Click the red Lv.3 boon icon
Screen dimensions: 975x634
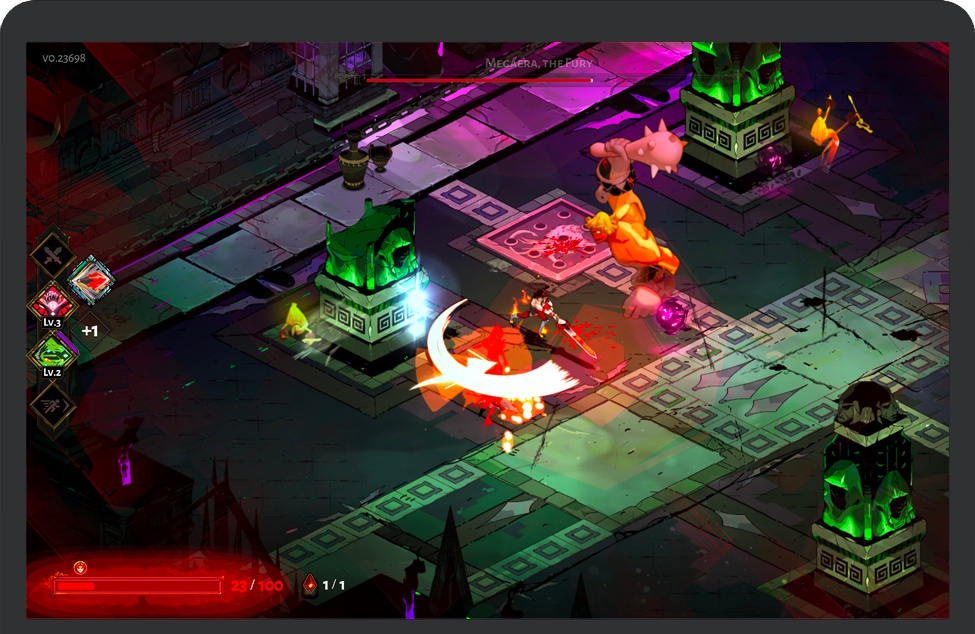point(51,301)
